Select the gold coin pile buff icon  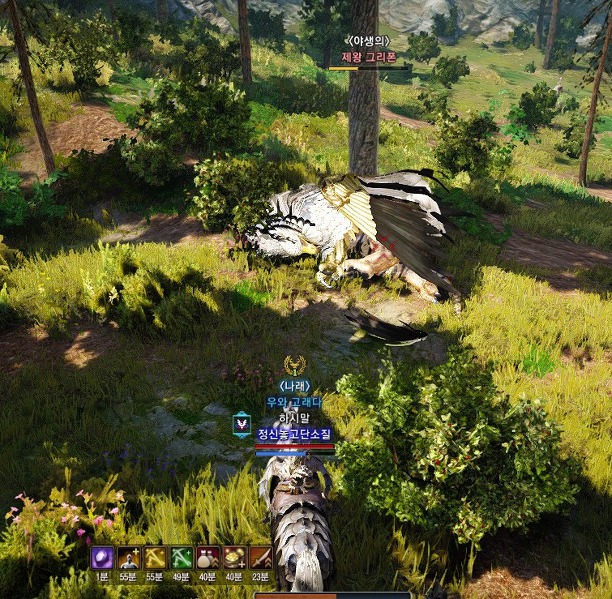(234, 558)
